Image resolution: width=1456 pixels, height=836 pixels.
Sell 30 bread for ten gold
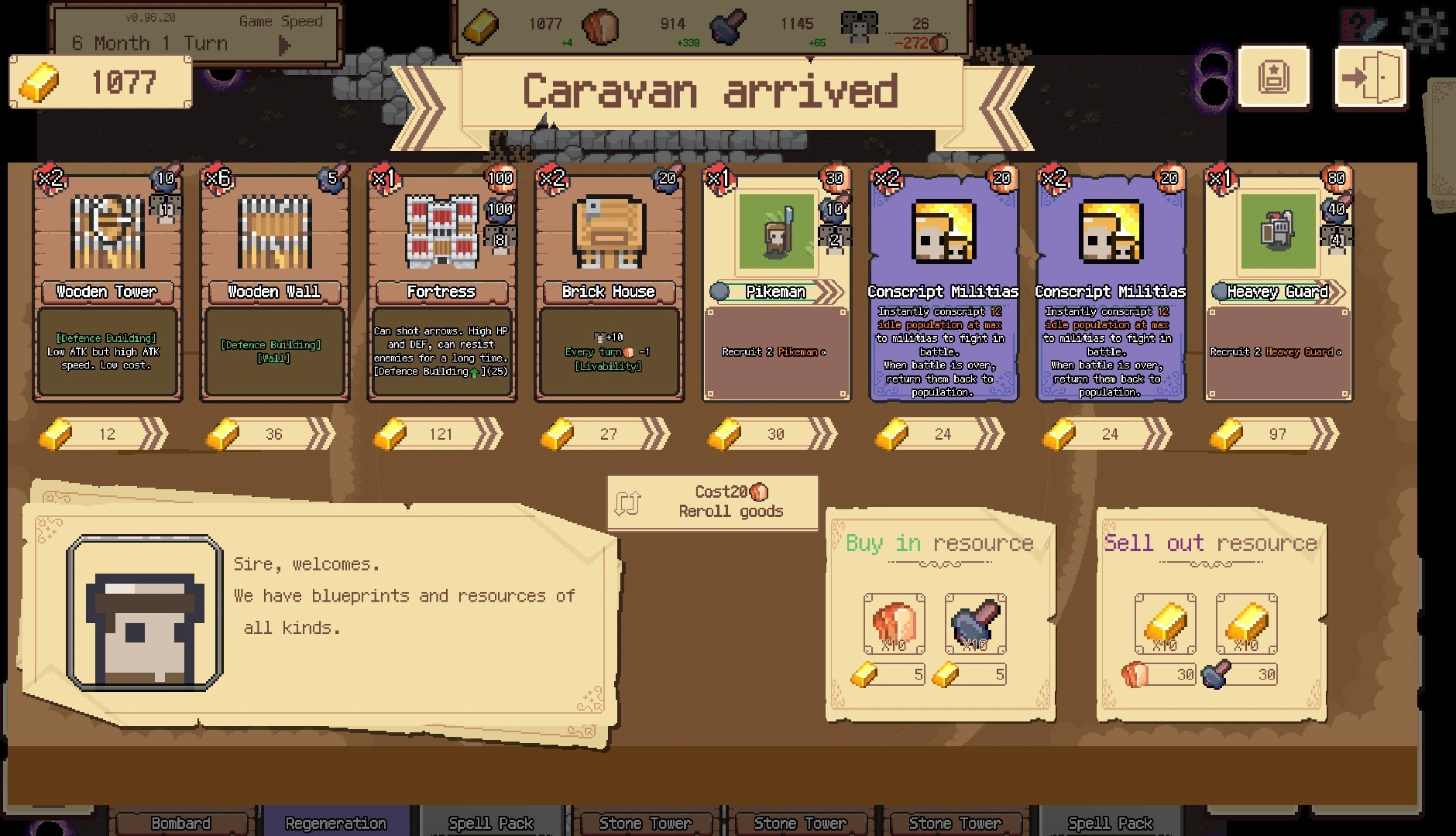pos(1165,624)
